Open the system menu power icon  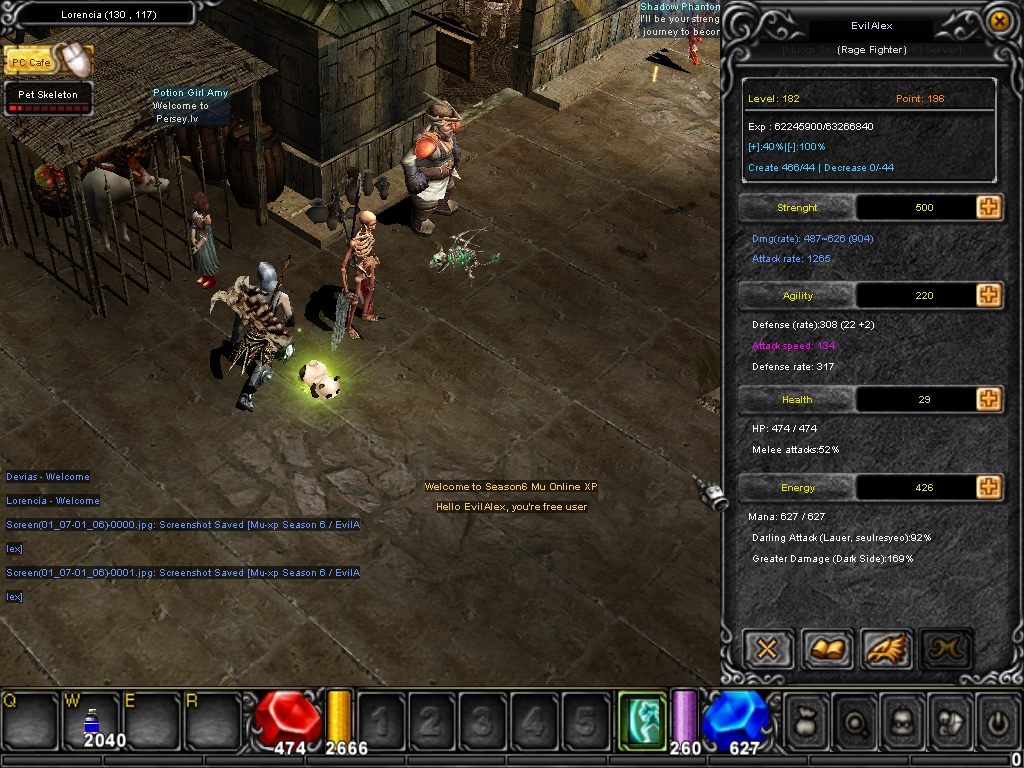click(x=997, y=720)
